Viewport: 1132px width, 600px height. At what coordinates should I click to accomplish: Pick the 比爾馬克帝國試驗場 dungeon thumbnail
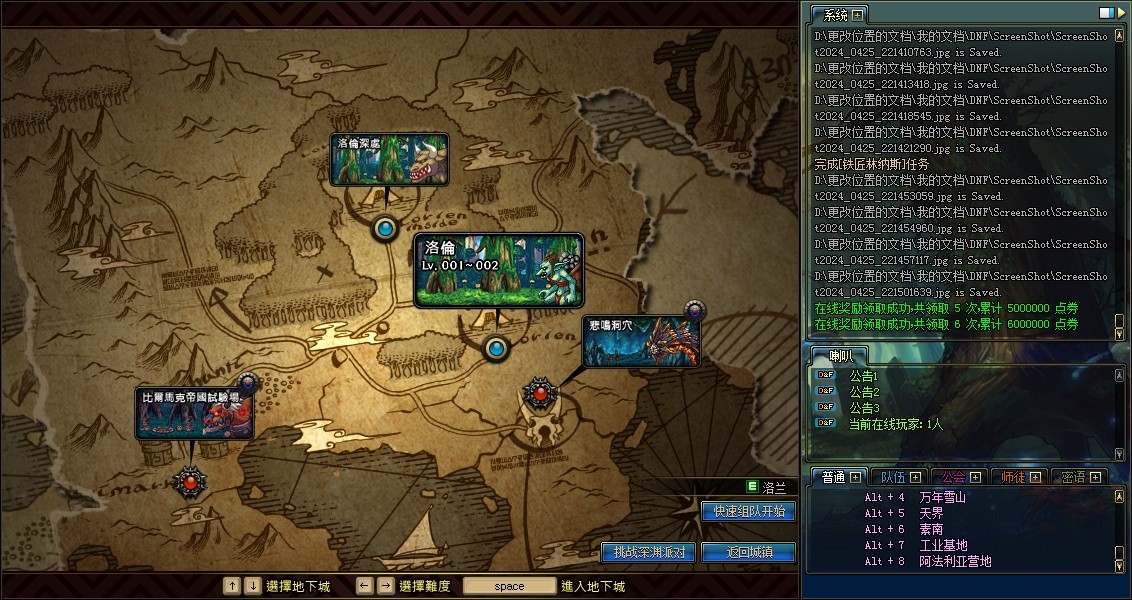pos(194,414)
